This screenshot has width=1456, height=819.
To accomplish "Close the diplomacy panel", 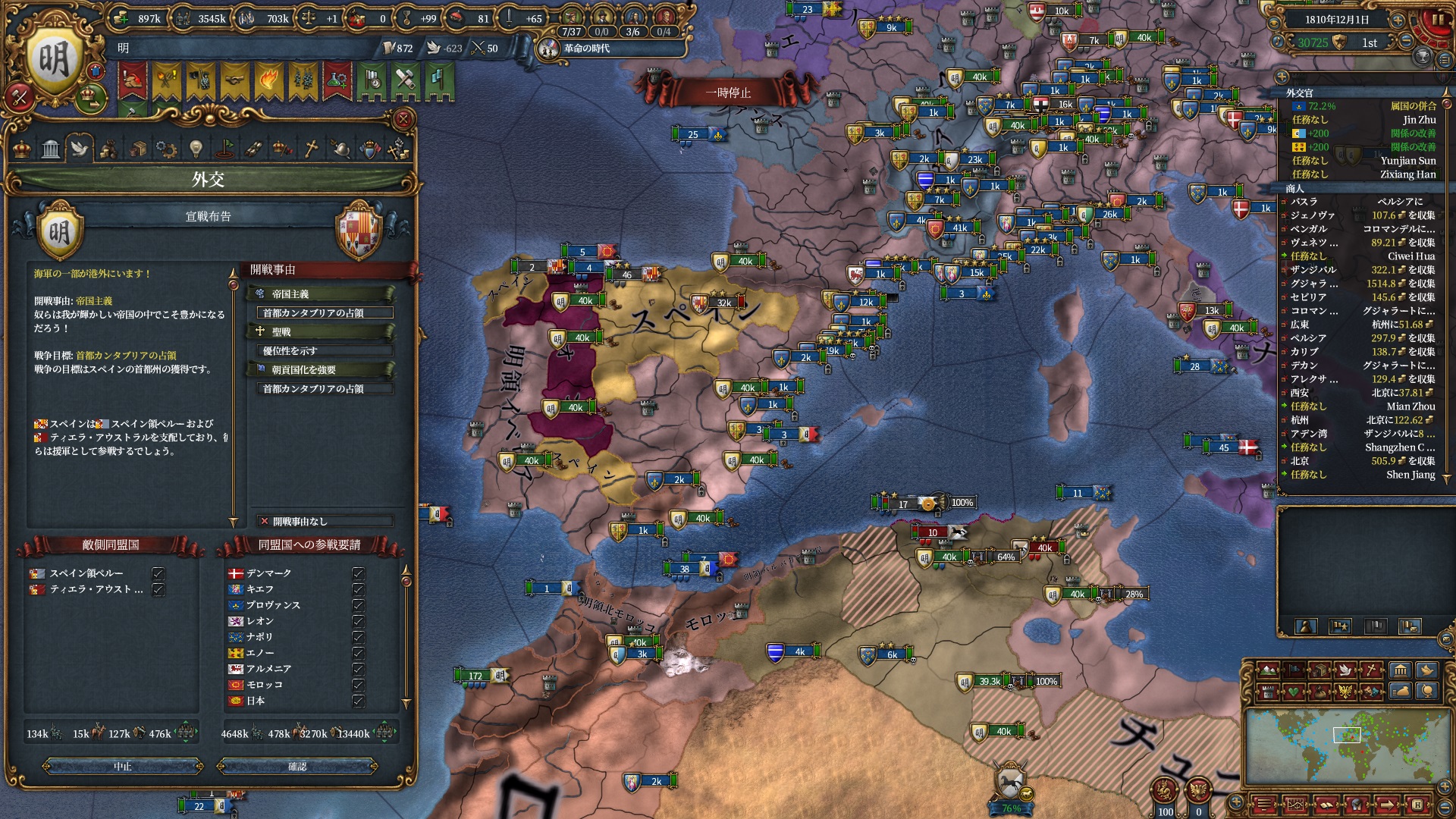I will click(403, 119).
